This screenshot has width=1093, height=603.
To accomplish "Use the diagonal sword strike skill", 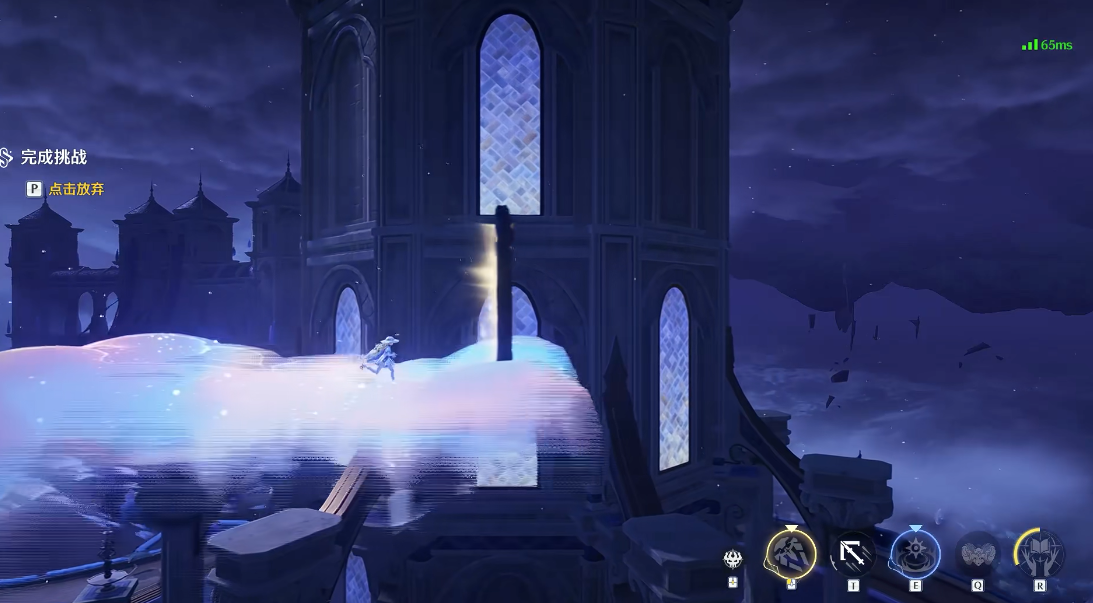I will 853,553.
